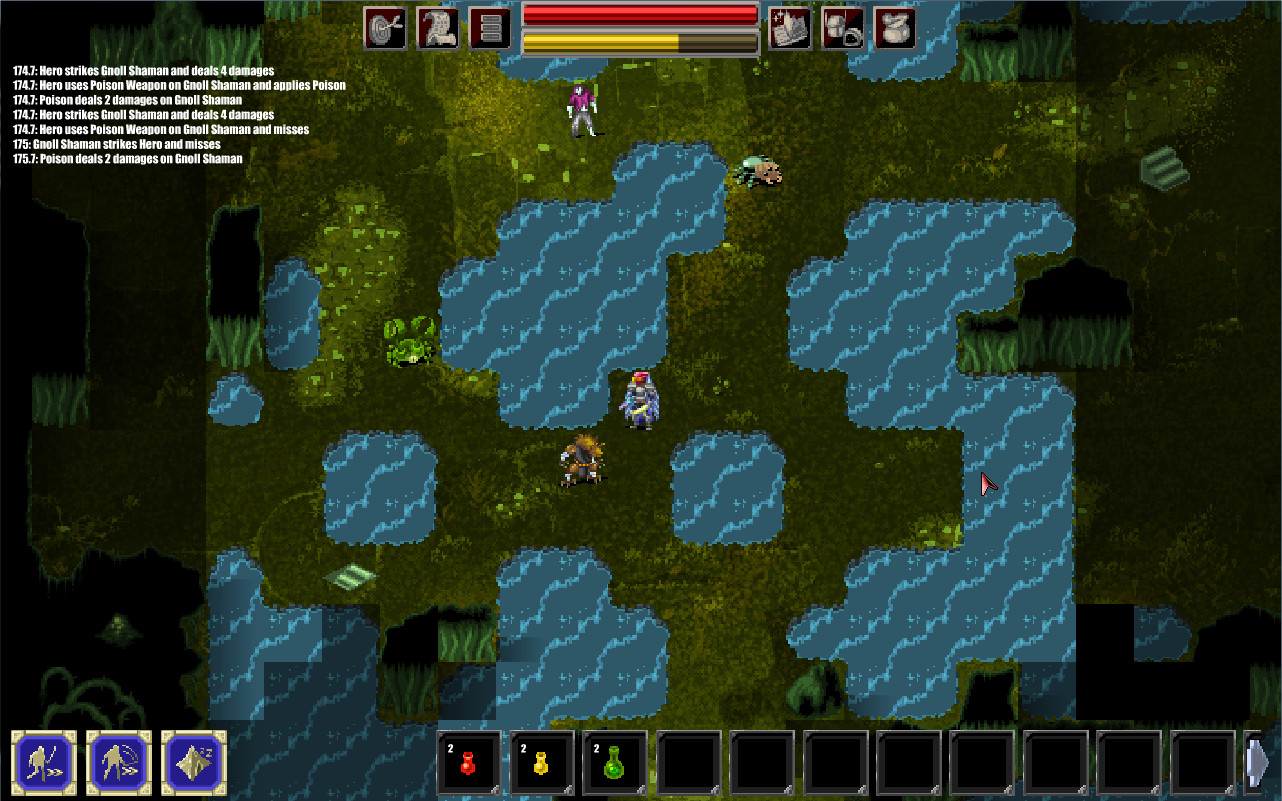
Task: Open the backpack equipment icon
Action: (x=841, y=27)
